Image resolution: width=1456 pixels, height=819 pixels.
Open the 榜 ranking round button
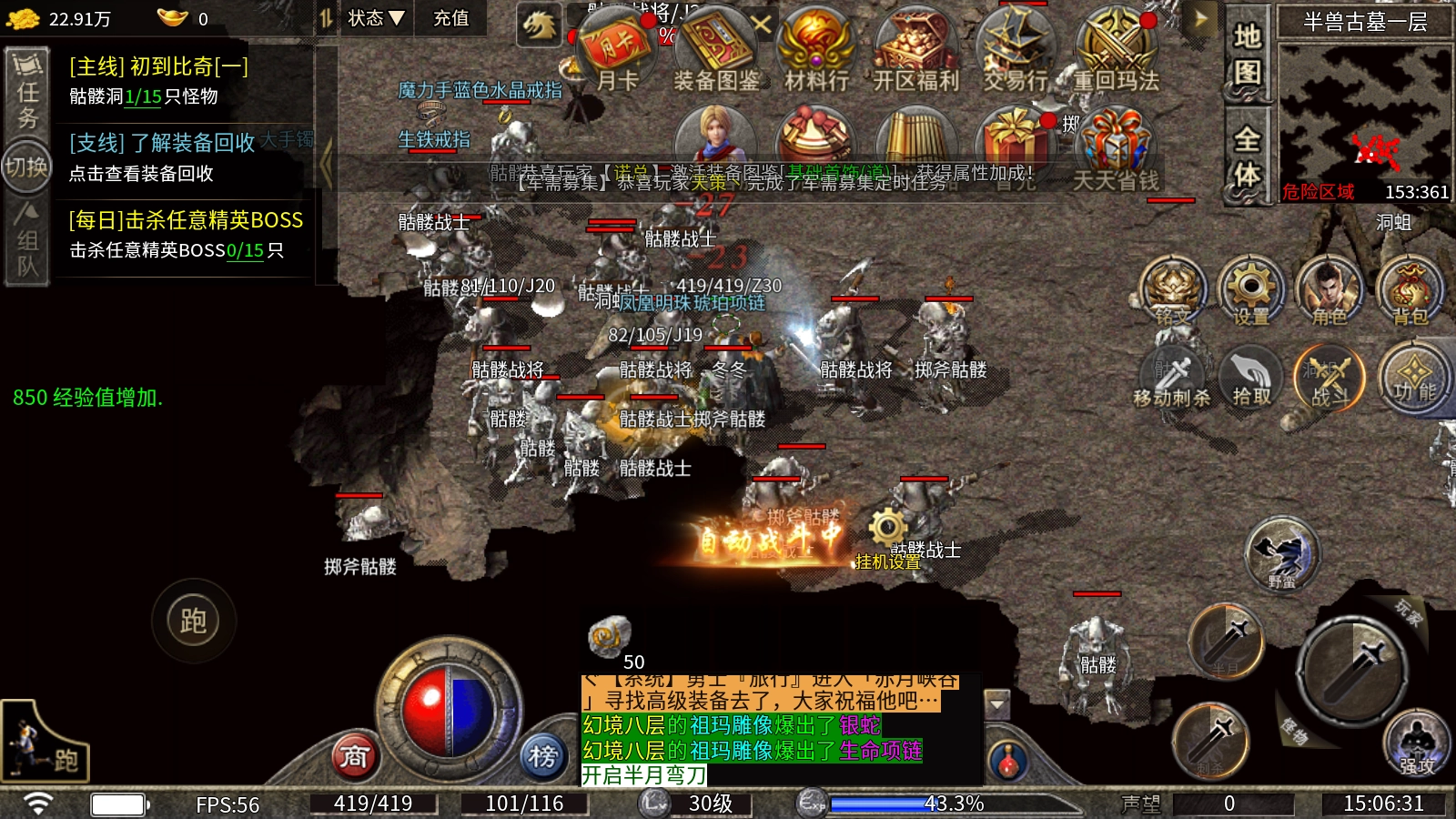click(543, 756)
